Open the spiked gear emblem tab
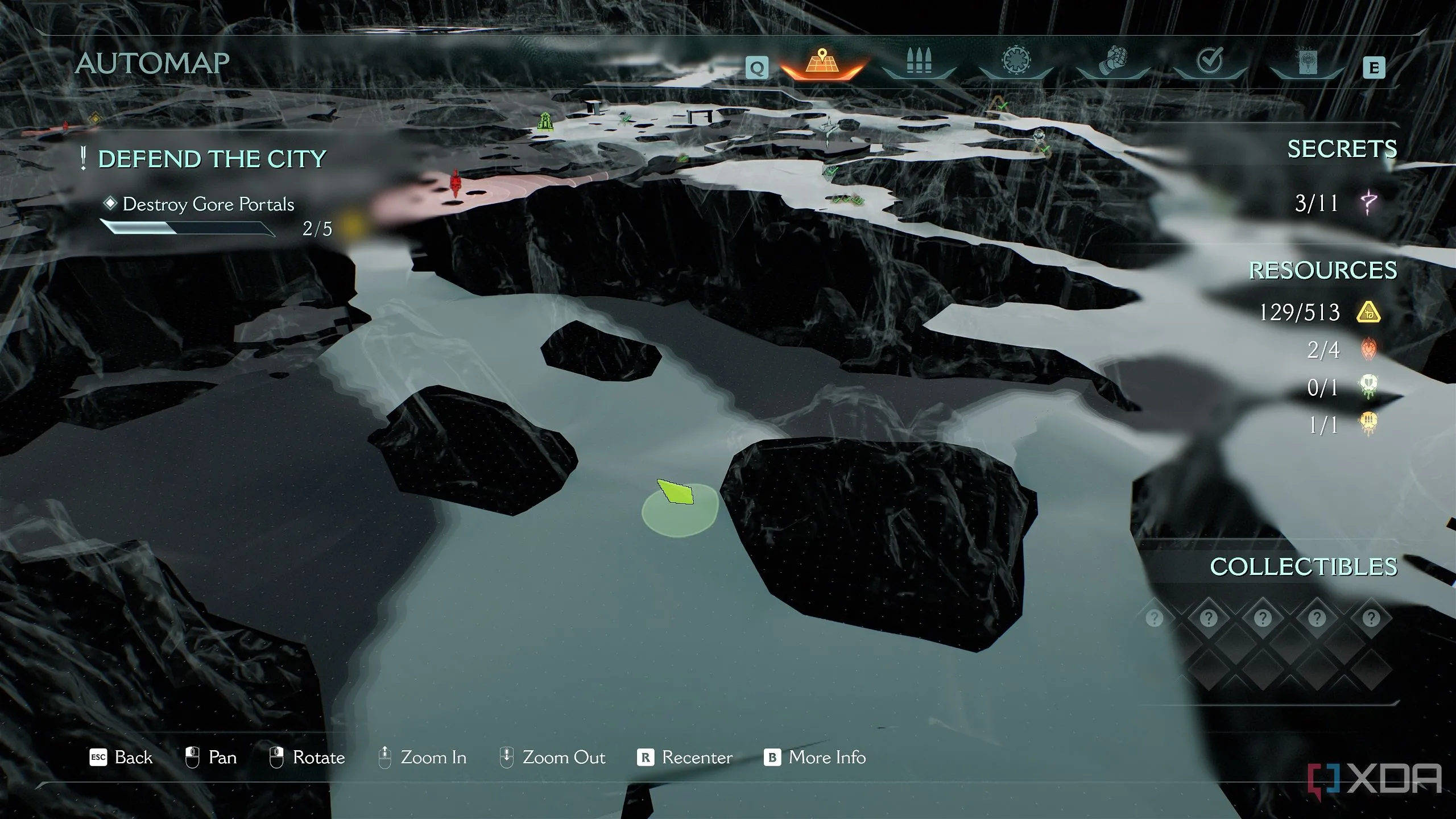Image resolution: width=1456 pixels, height=819 pixels. click(1016, 61)
